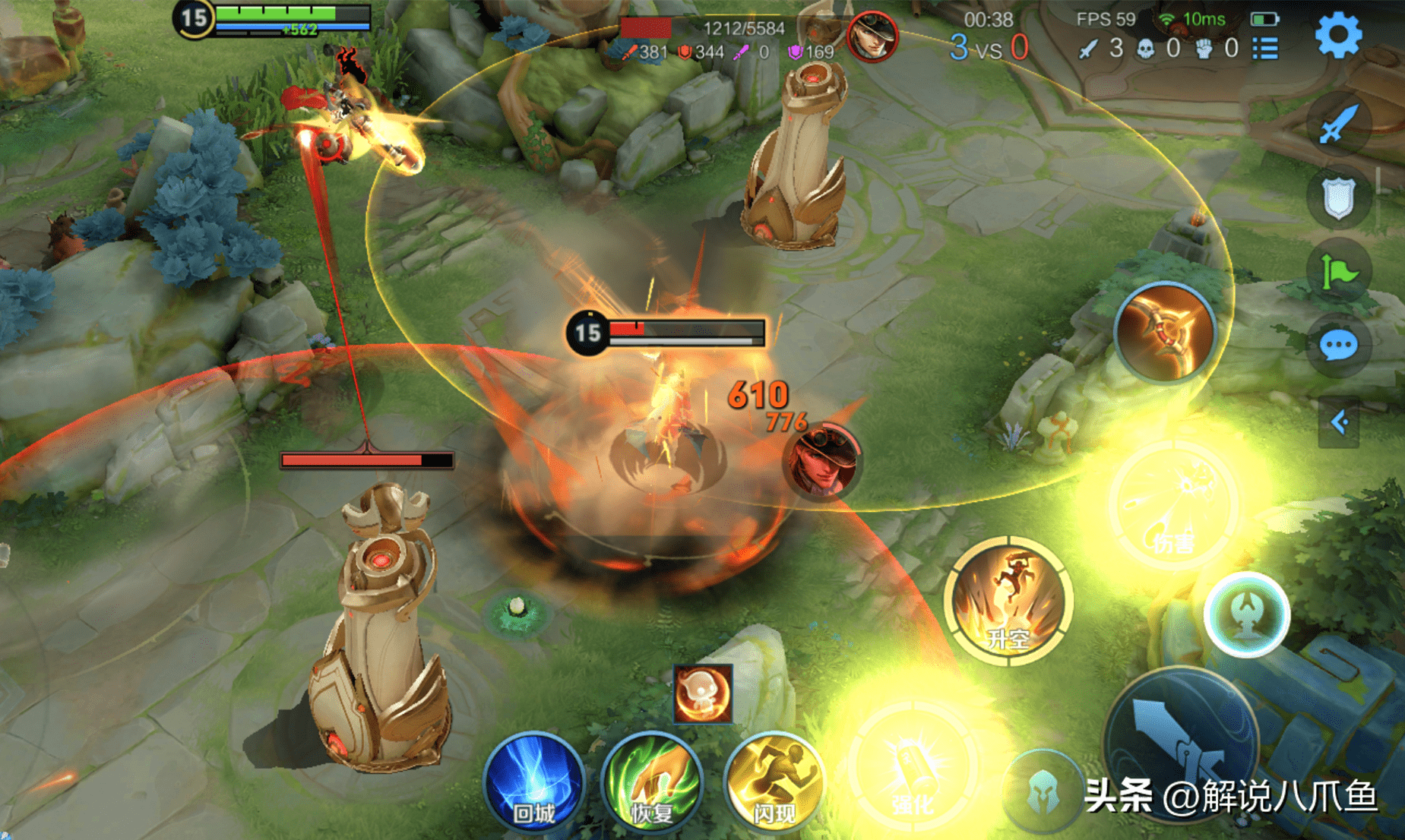The width and height of the screenshot is (1405, 840).
Task: Open the settings gear menu
Action: [1338, 35]
